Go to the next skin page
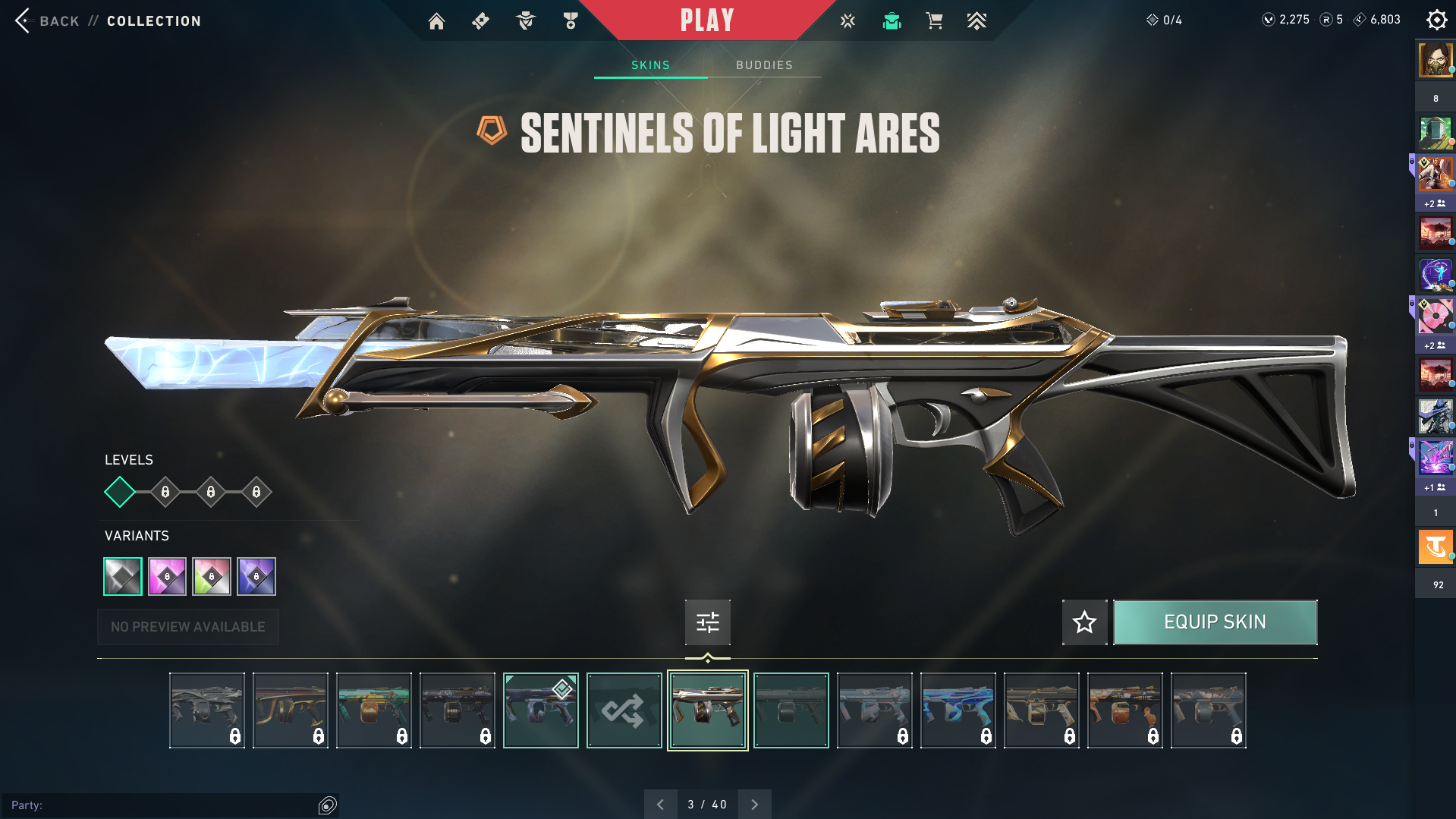Image resolution: width=1456 pixels, height=819 pixels. (x=754, y=805)
